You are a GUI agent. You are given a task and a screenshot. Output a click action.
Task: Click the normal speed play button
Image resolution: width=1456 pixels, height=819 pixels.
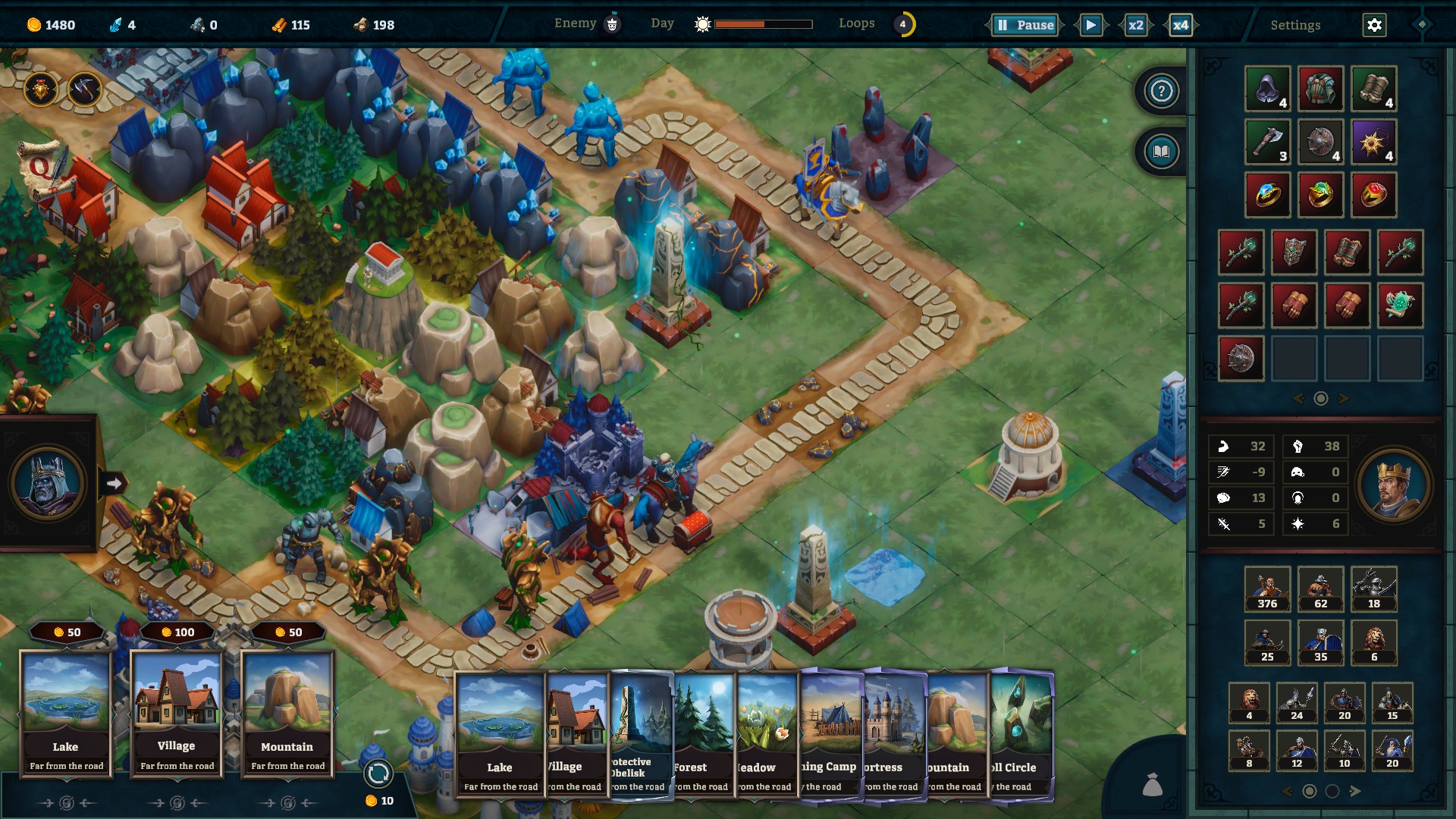click(x=1090, y=25)
